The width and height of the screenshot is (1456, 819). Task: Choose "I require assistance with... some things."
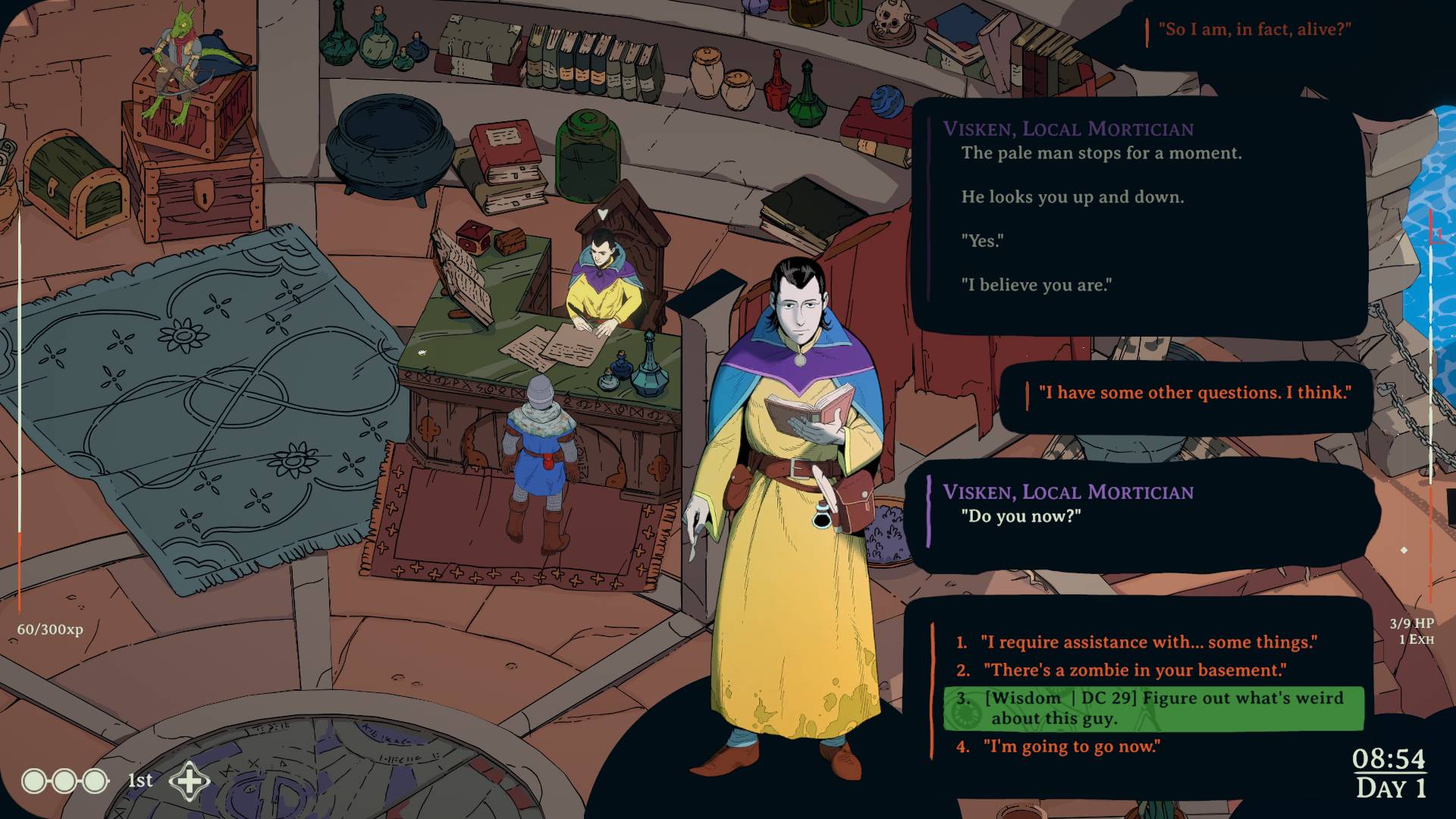pos(1147,642)
